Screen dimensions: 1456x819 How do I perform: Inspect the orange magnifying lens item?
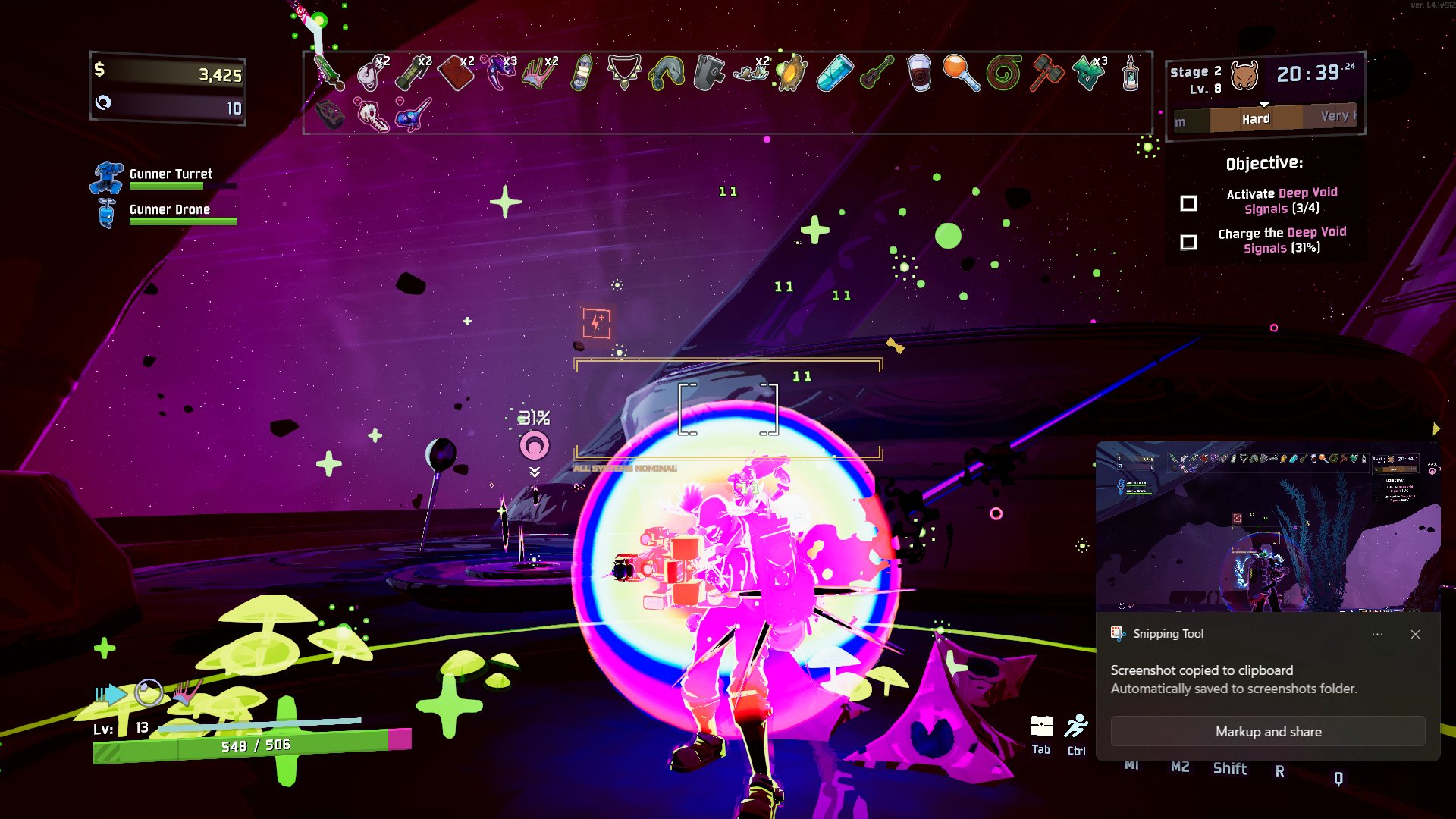[x=961, y=74]
